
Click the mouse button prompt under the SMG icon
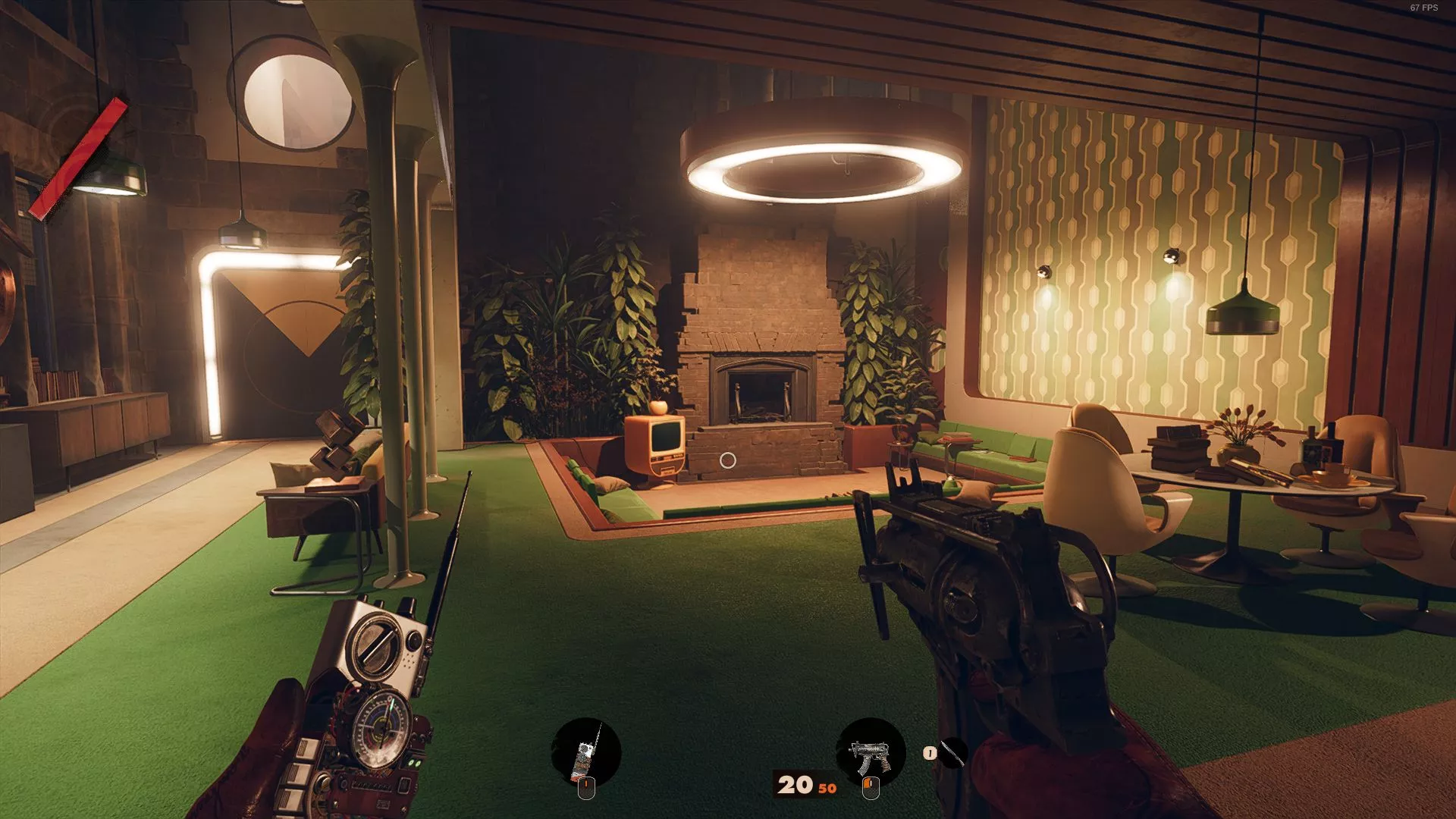[x=870, y=786]
